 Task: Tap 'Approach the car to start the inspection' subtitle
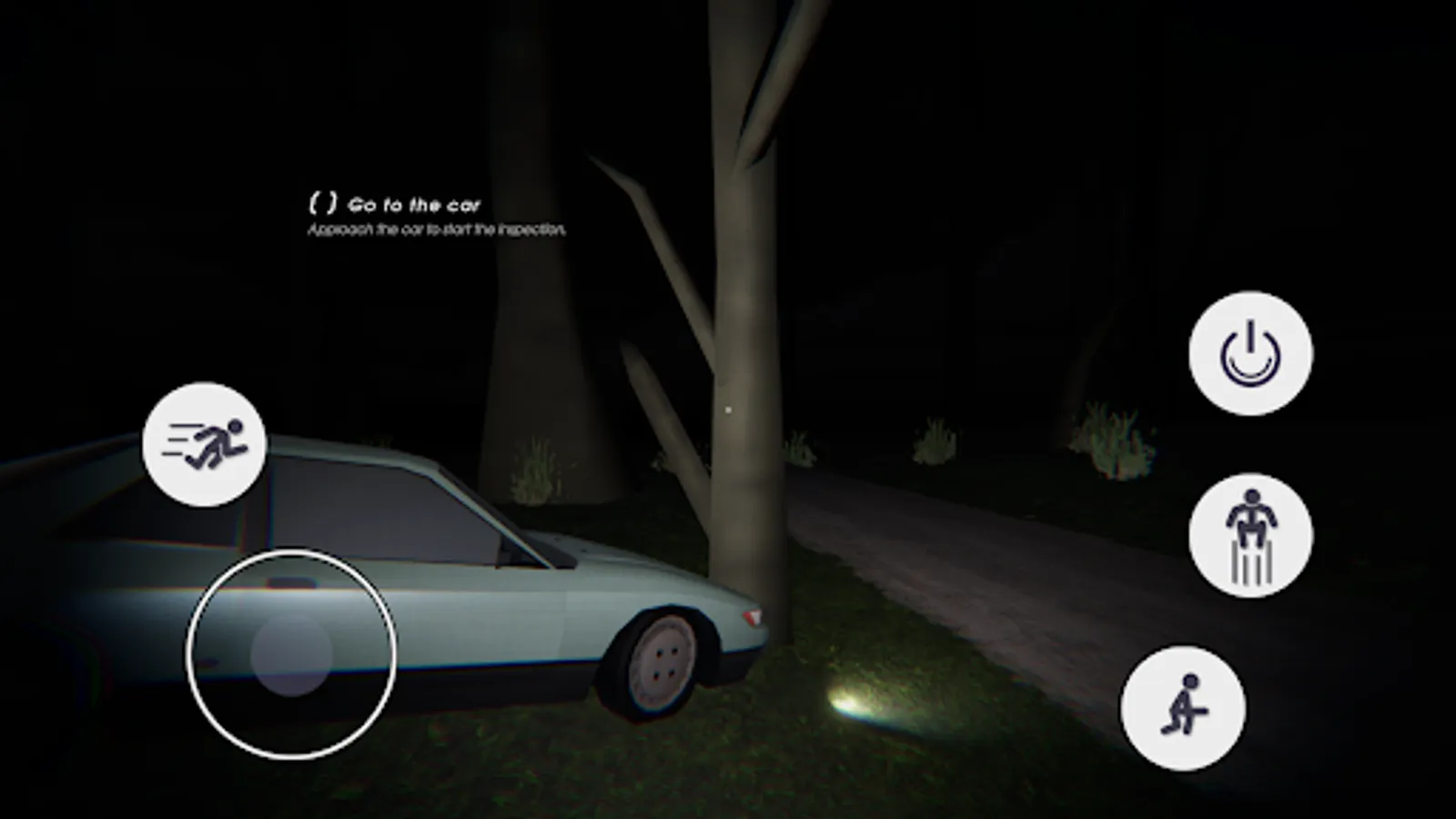[x=437, y=230]
